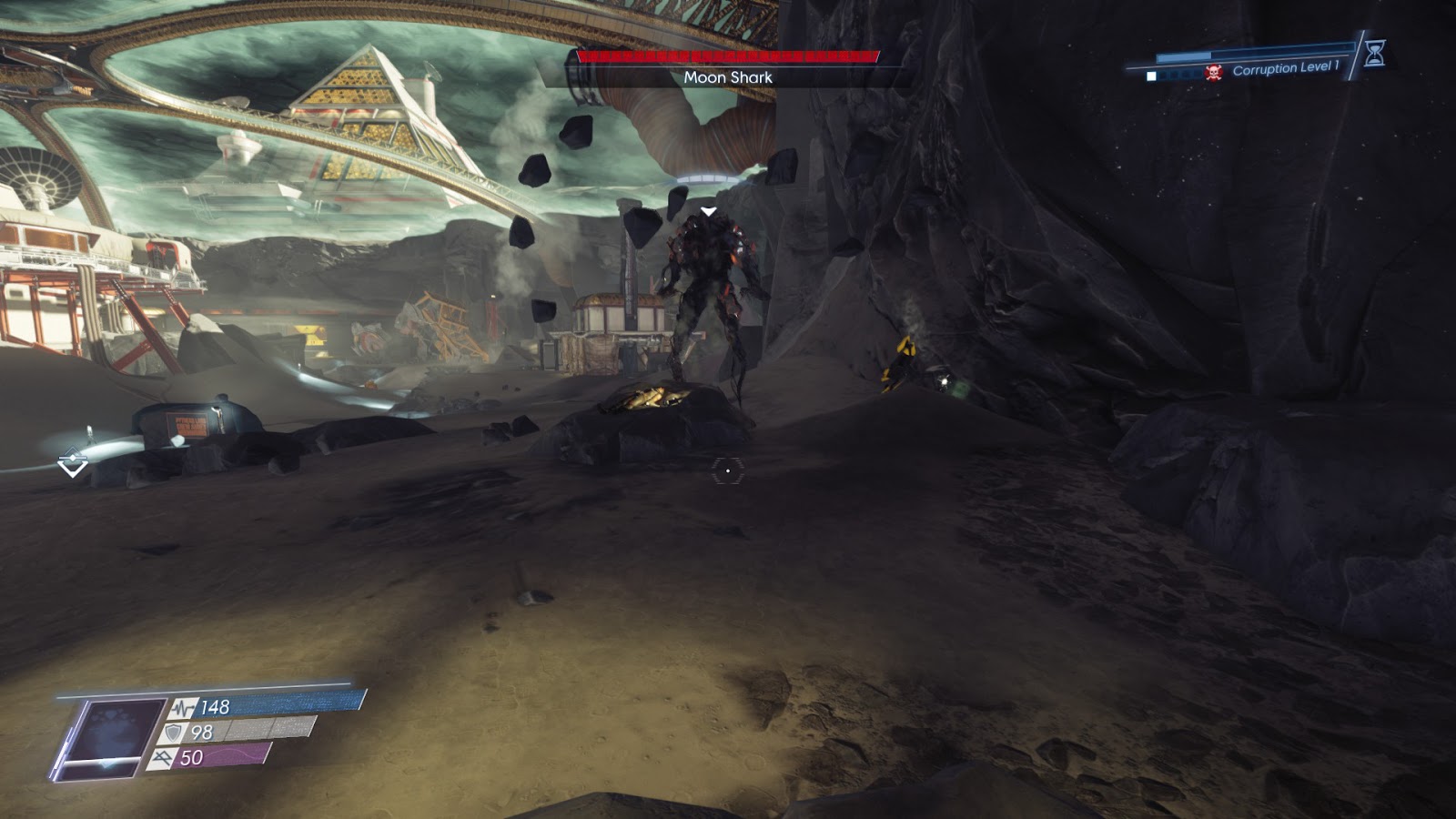Click the red skull corruption icon

[1213, 72]
